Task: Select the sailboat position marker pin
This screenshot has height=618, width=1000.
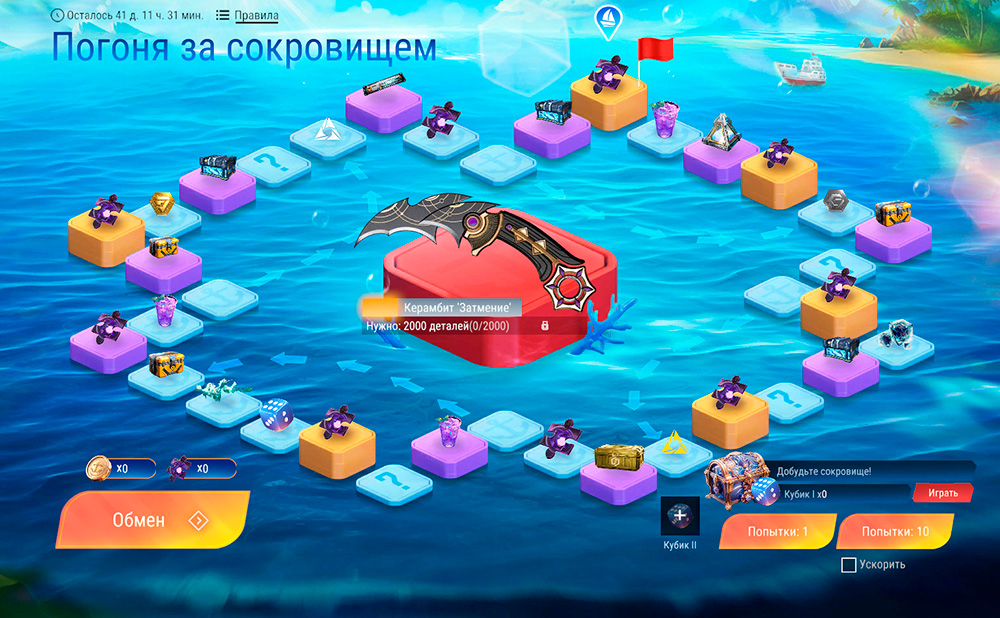Action: click(x=607, y=18)
